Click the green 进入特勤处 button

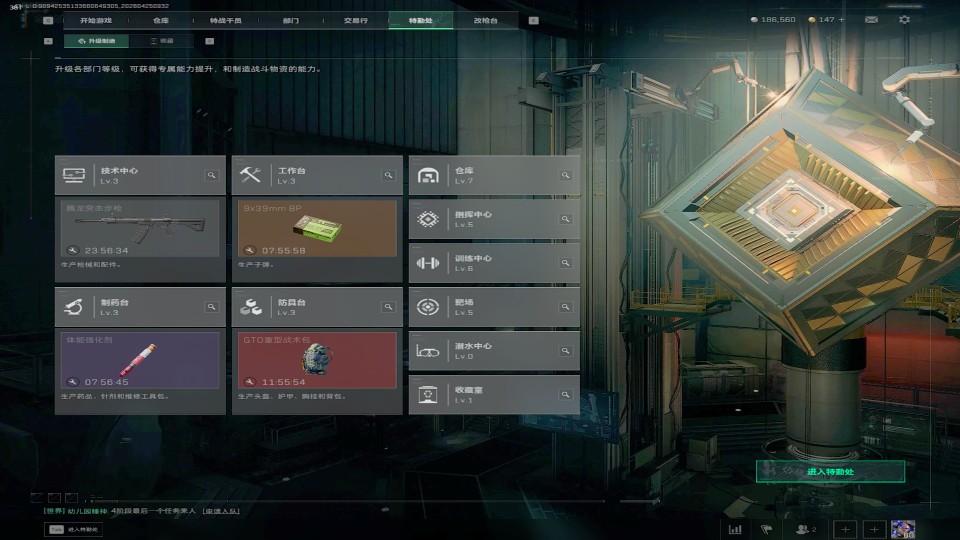(x=830, y=471)
